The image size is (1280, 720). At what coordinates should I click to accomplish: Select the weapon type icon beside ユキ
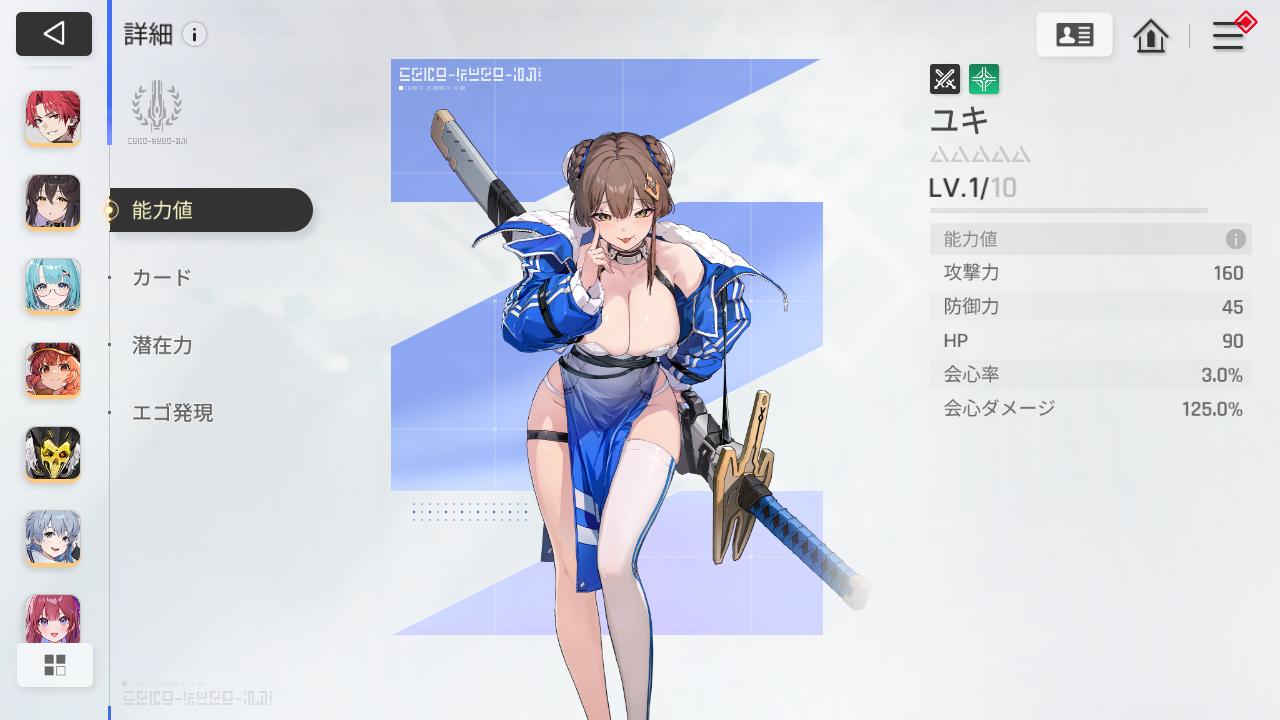click(942, 79)
